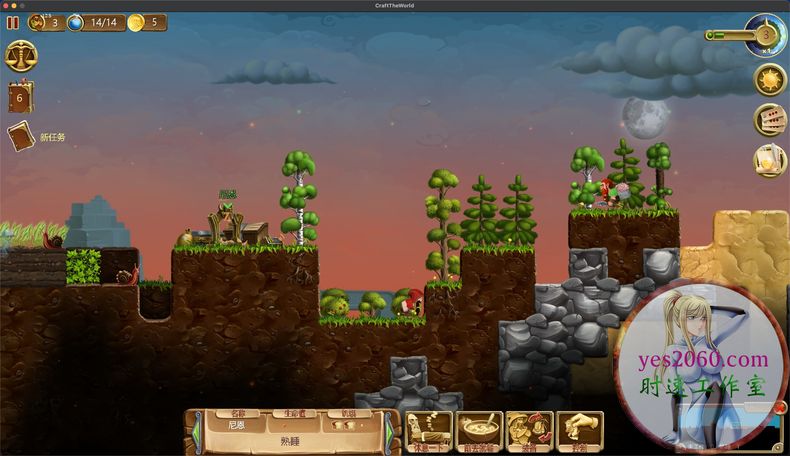Click the gold coin counter icon
Image resolution: width=790 pixels, height=456 pixels.
(136, 22)
